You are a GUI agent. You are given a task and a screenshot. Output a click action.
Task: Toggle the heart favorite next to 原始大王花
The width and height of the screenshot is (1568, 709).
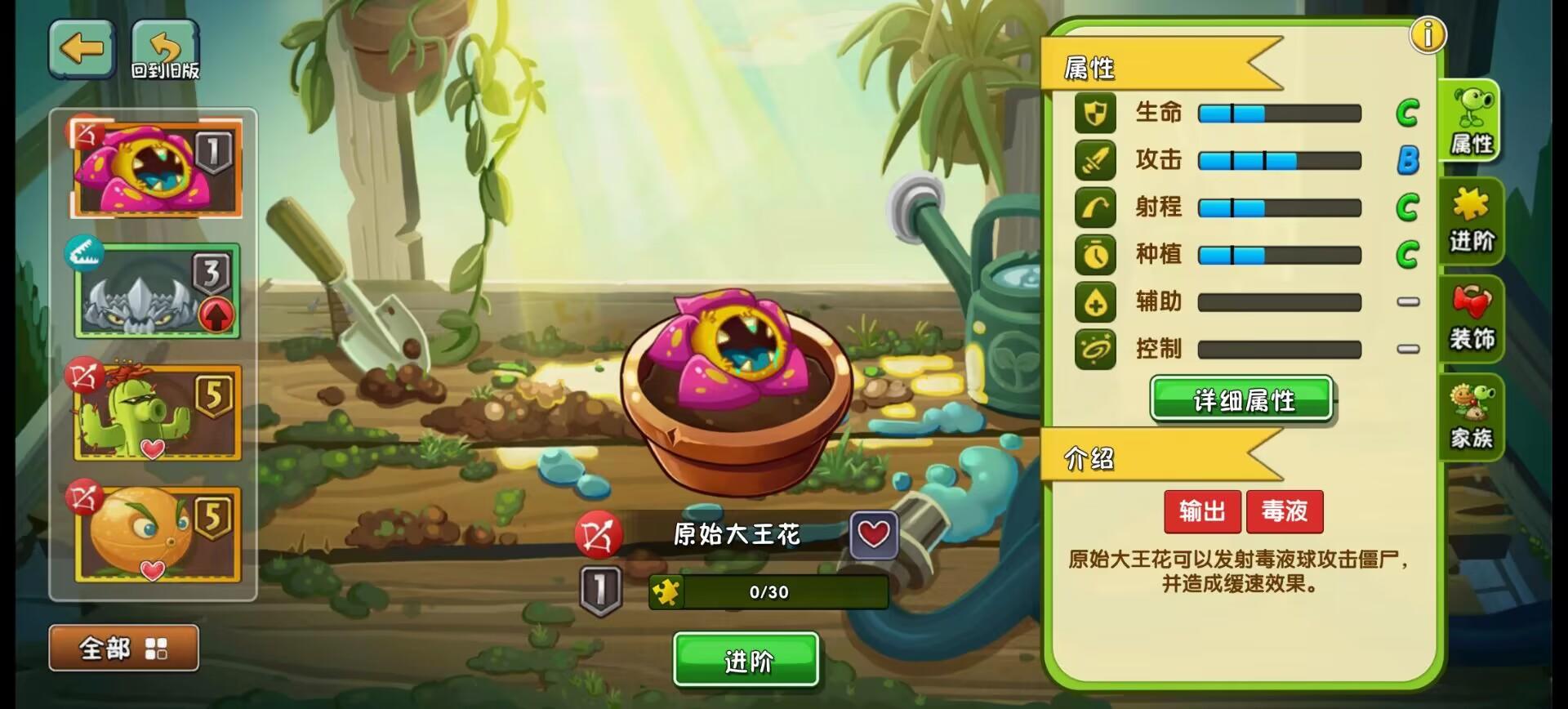pos(872,533)
